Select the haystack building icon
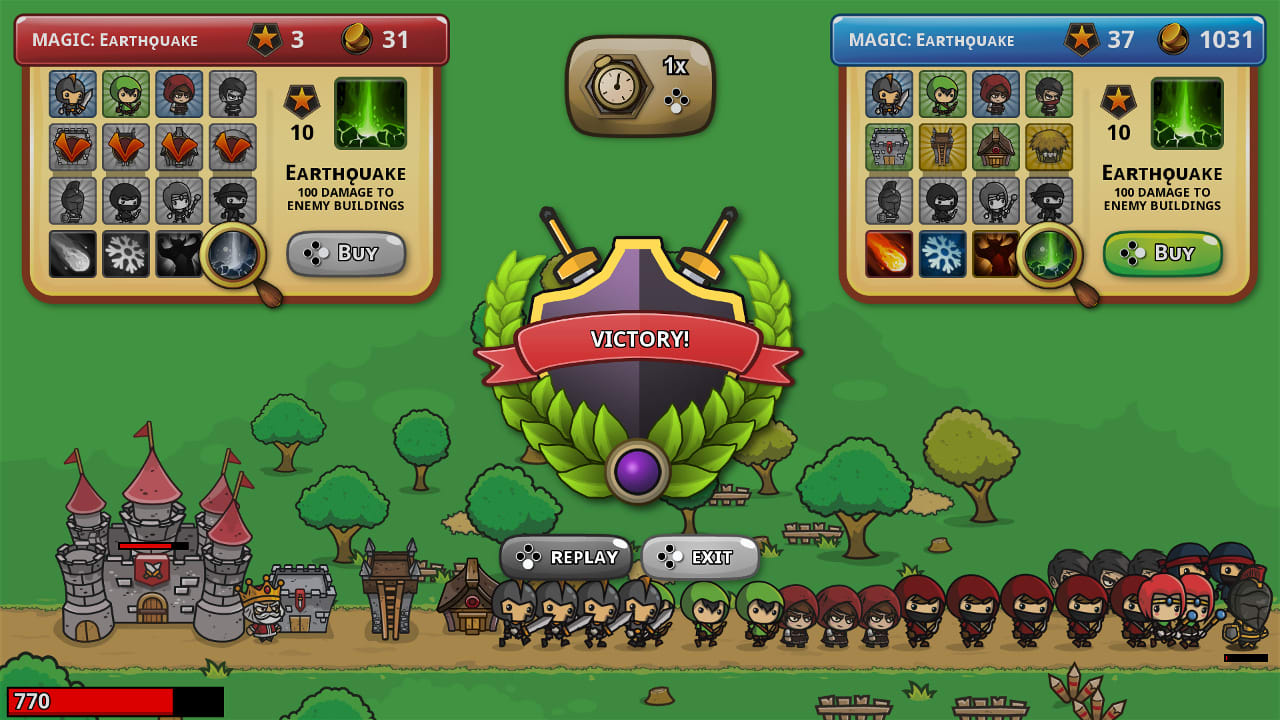The width and height of the screenshot is (1280, 720). coord(1051,148)
